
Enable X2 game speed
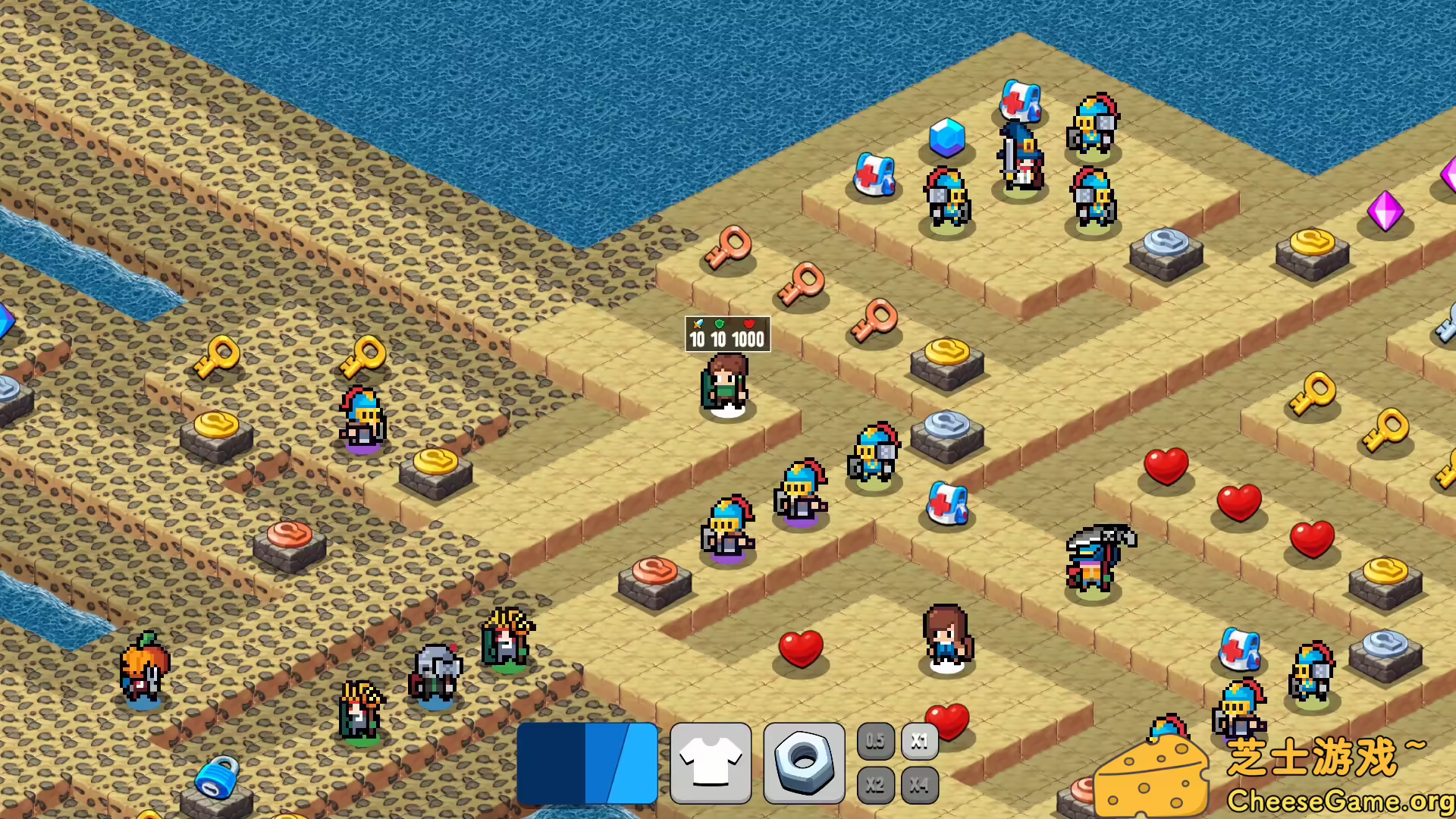coord(875,785)
